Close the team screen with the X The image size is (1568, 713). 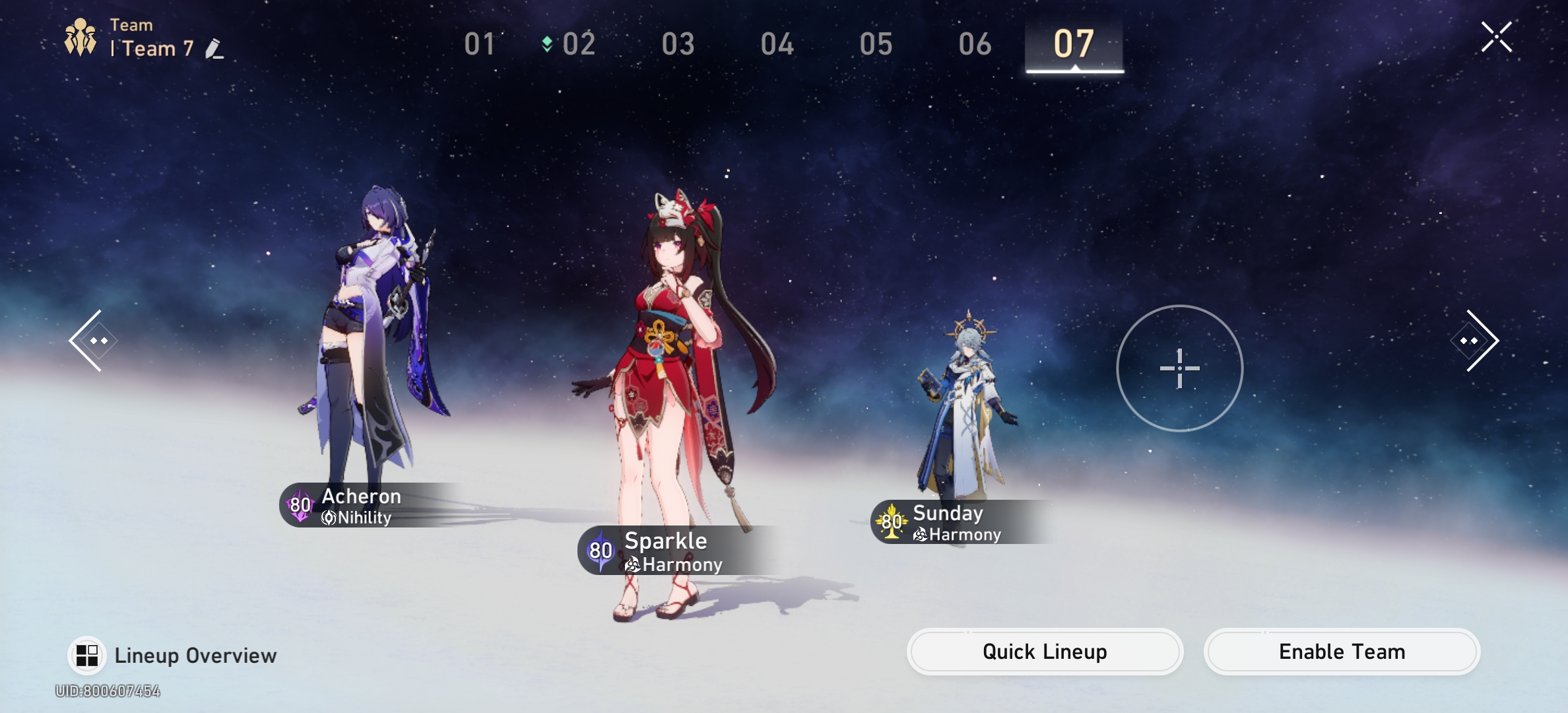point(1496,37)
